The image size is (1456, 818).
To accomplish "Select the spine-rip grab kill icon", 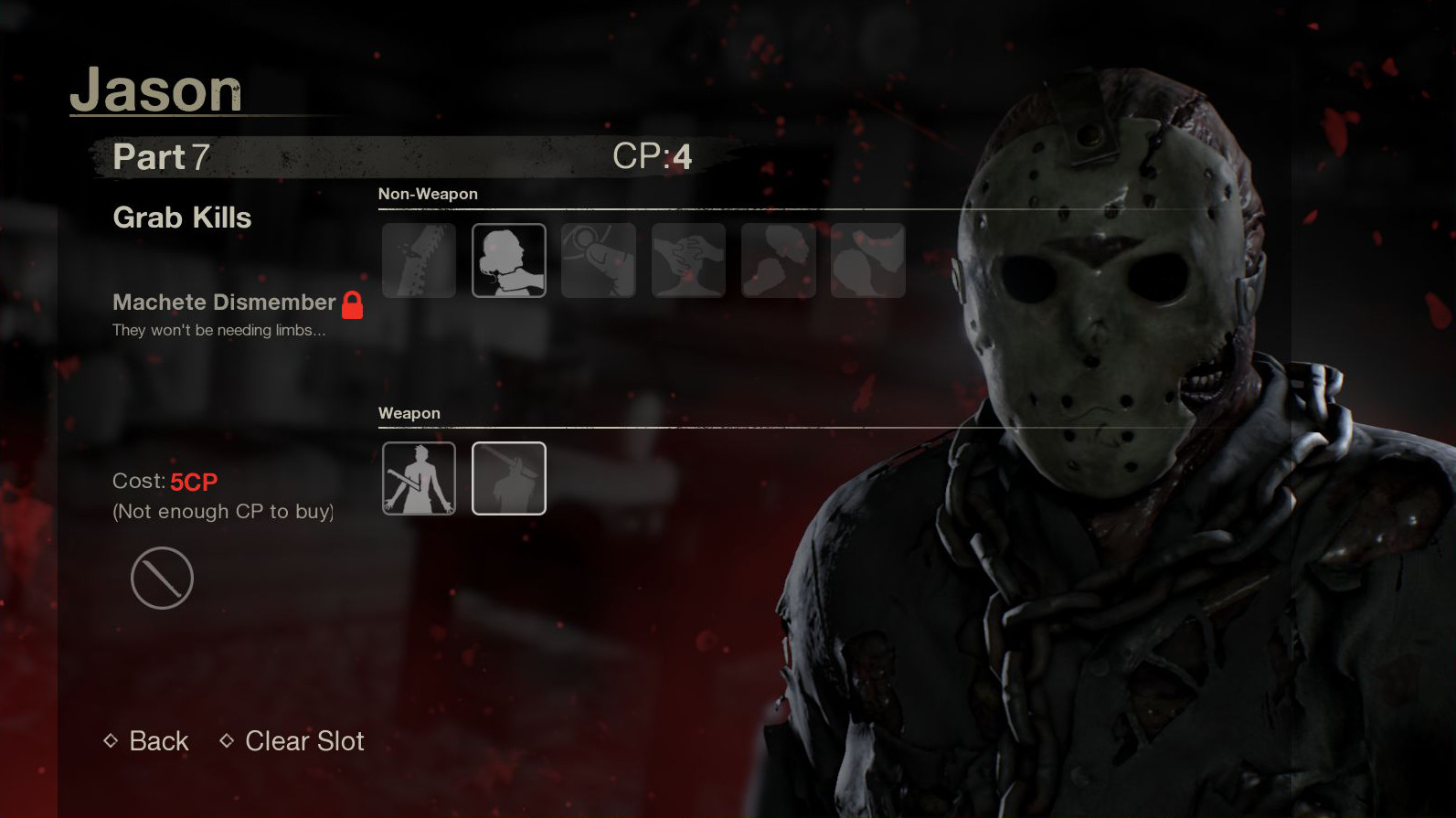I will (419, 260).
